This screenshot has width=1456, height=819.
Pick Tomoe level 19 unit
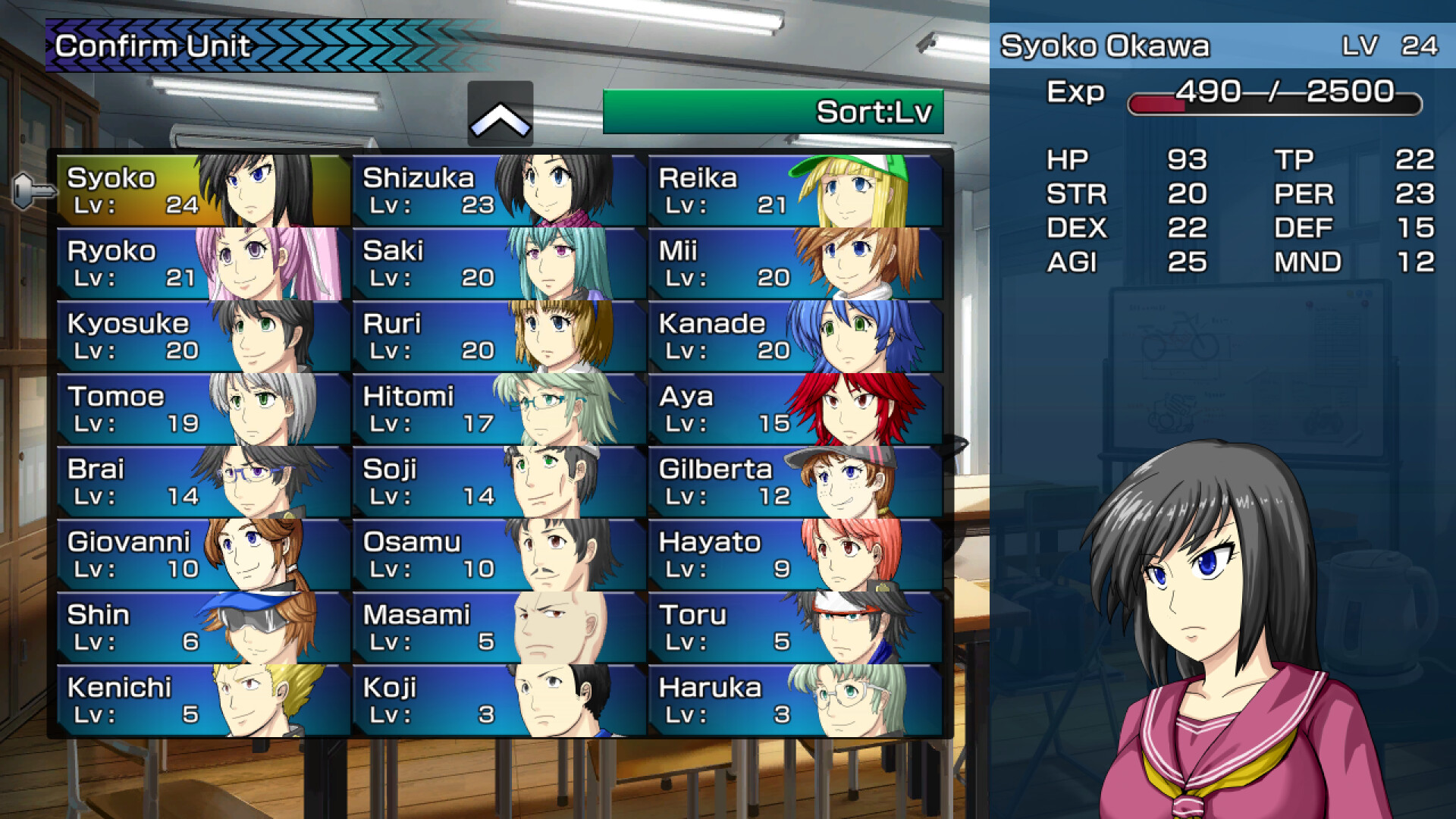[203, 409]
